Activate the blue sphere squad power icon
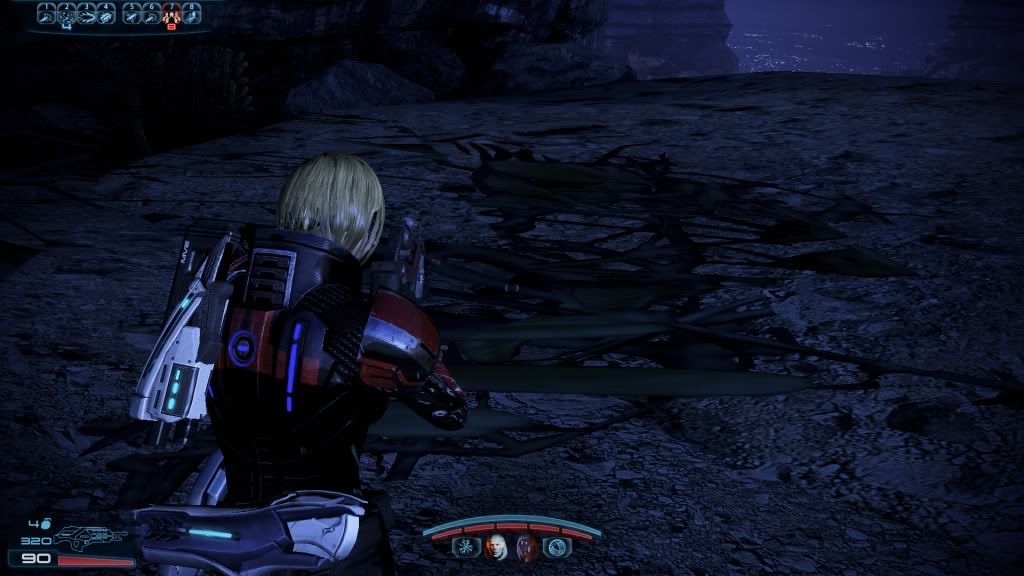This screenshot has width=1024, height=576. (556, 546)
